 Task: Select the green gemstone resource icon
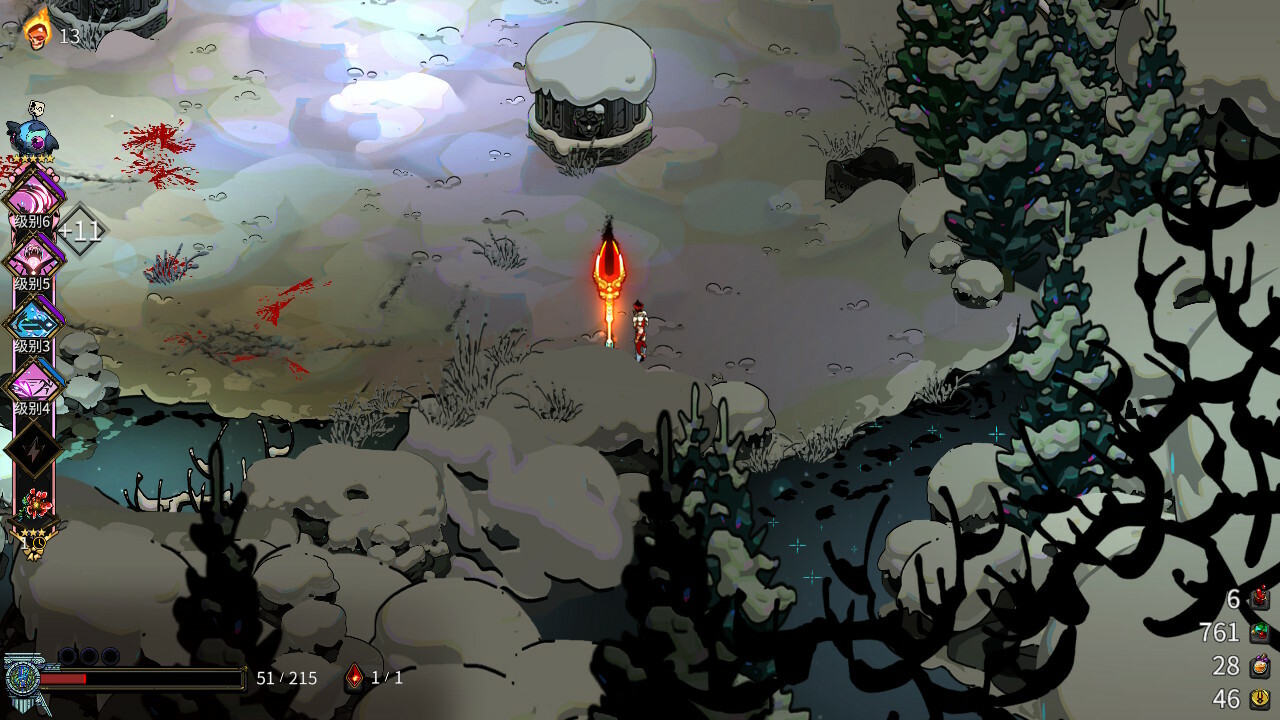click(x=1260, y=632)
